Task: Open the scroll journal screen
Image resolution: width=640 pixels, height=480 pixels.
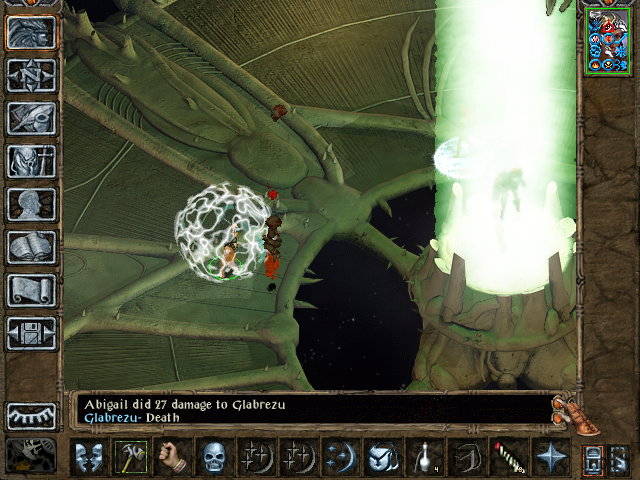Action: (31, 290)
